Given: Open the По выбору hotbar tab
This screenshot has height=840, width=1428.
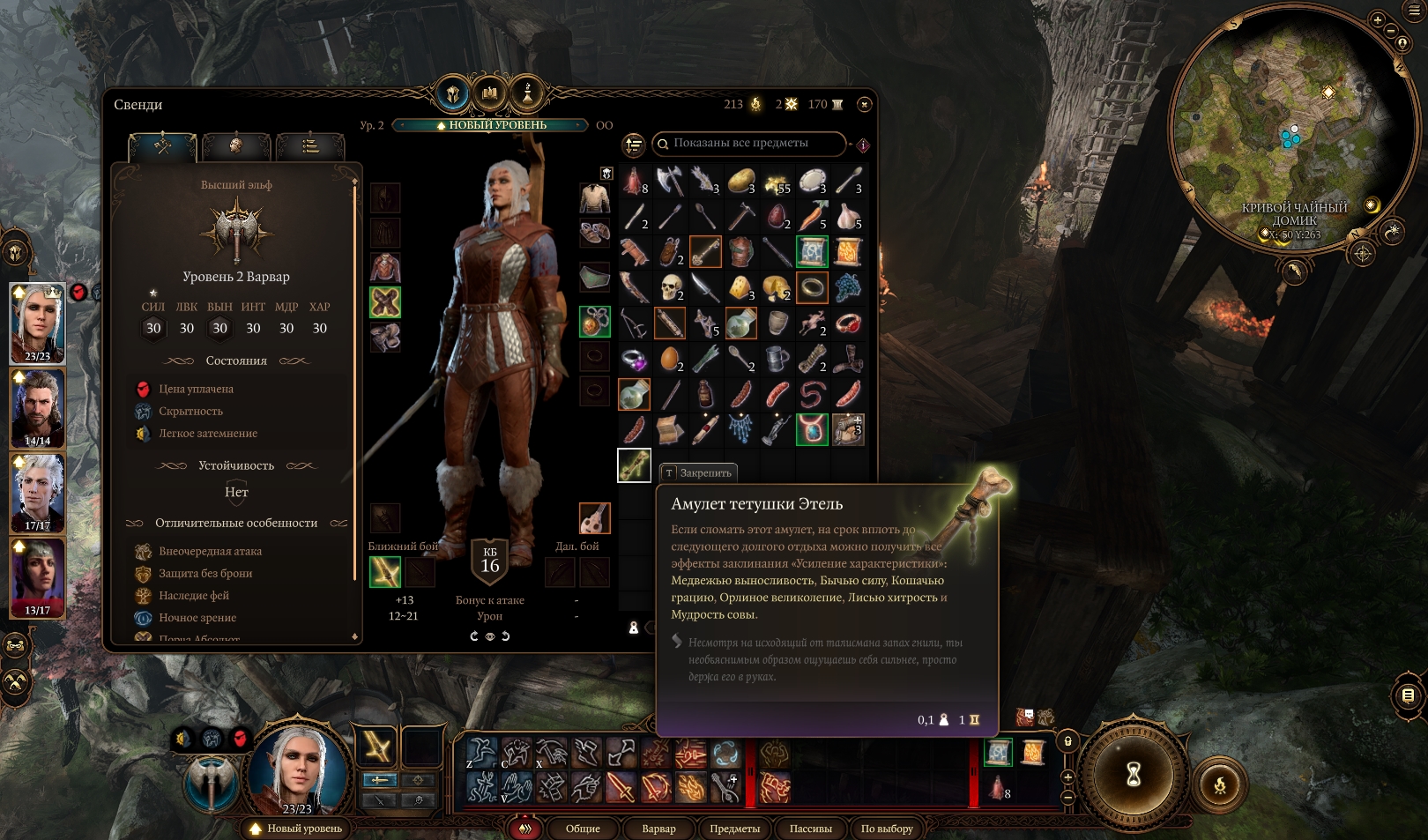Looking at the screenshot, I should point(887,829).
